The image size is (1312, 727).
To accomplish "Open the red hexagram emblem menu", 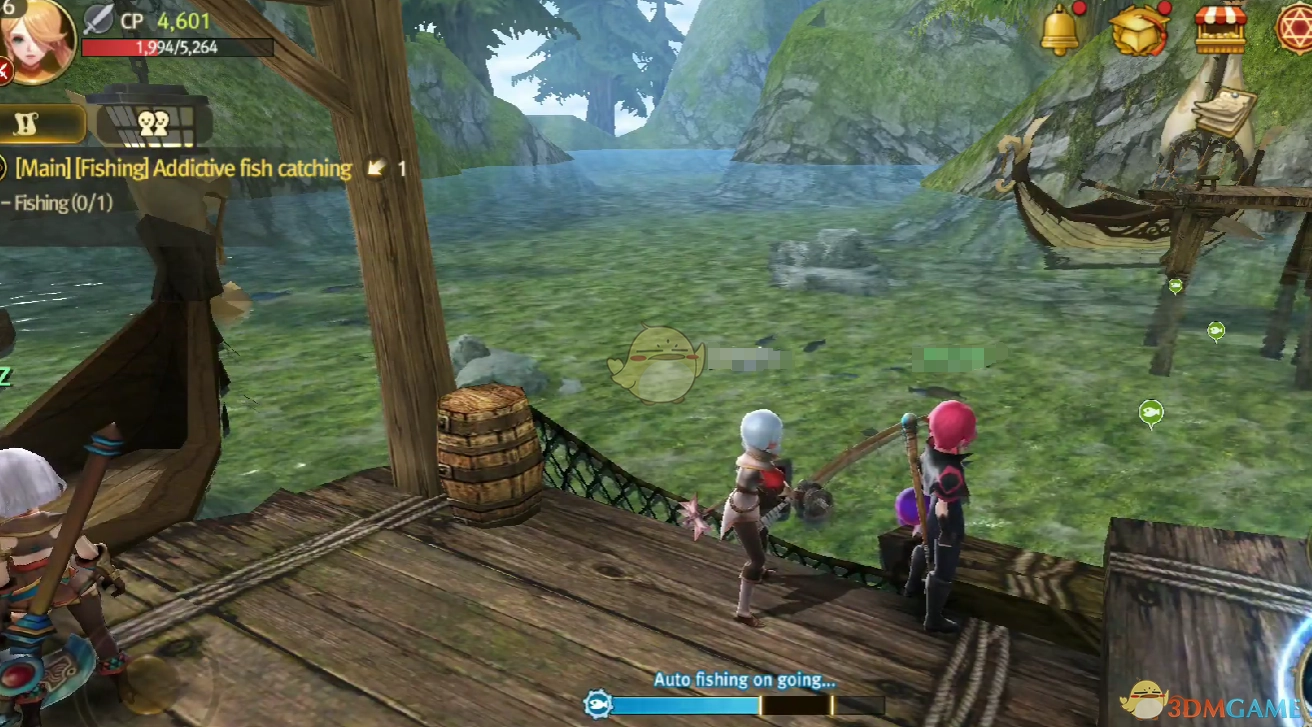I will coord(1293,28).
